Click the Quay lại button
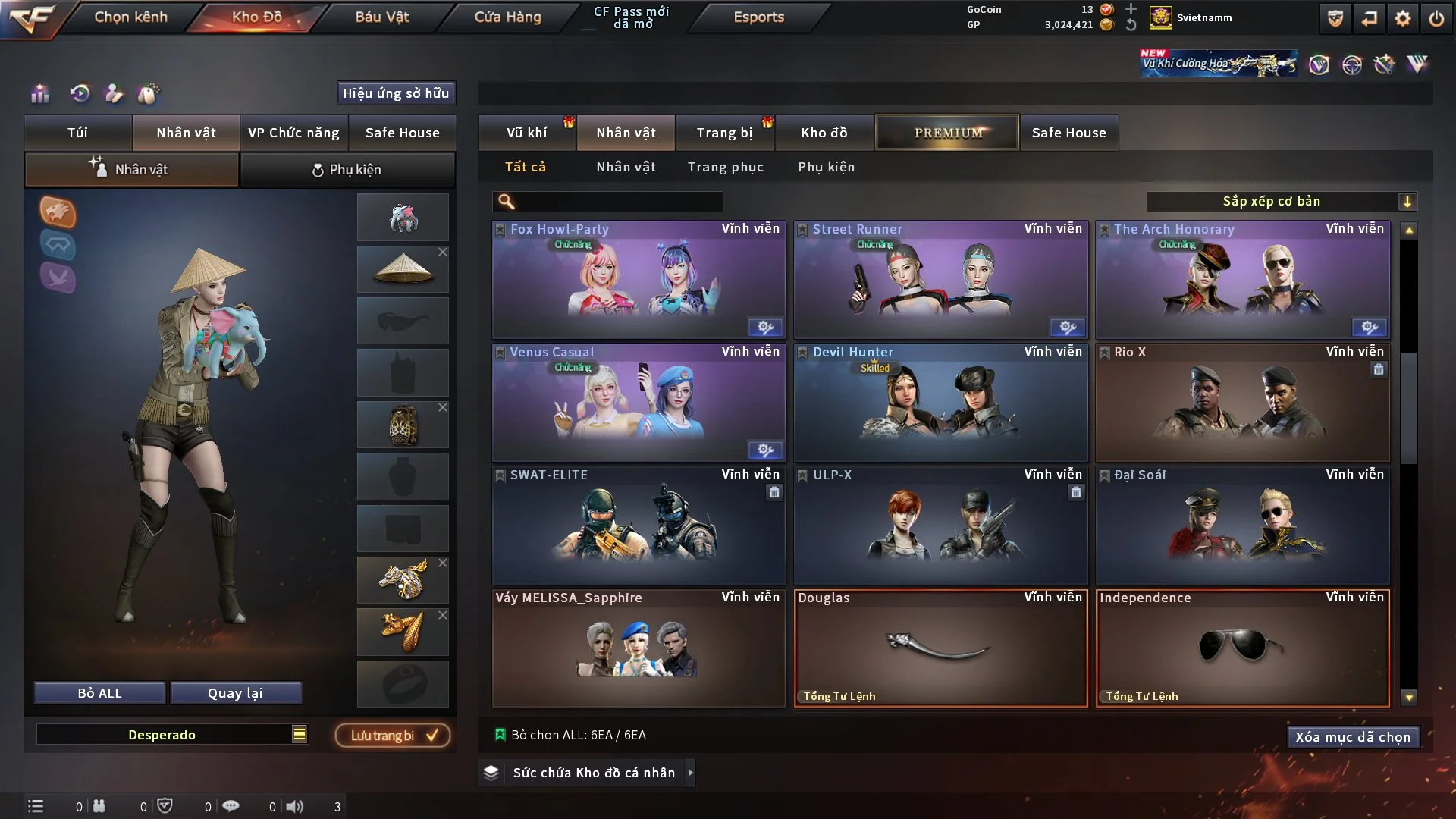Image resolution: width=1456 pixels, height=819 pixels. (235, 693)
